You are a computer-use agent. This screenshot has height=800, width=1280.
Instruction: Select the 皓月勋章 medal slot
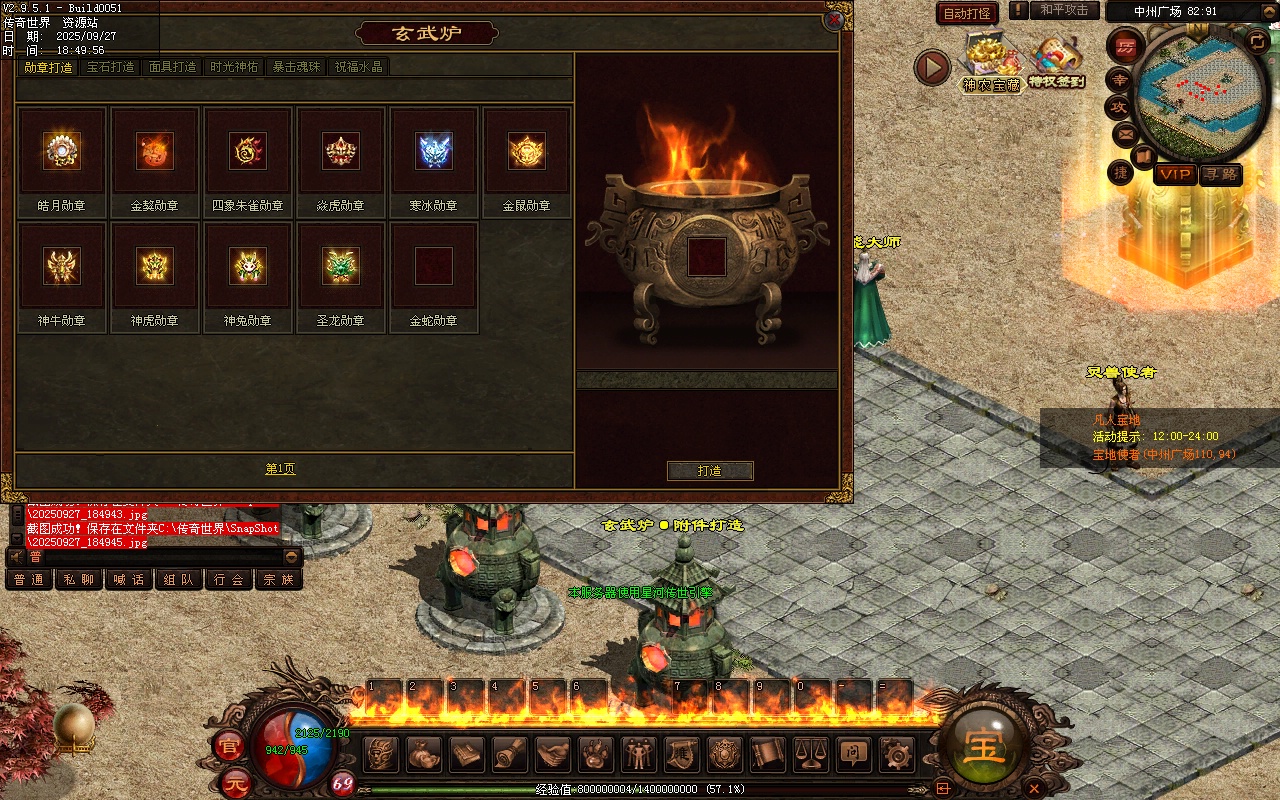tap(62, 151)
